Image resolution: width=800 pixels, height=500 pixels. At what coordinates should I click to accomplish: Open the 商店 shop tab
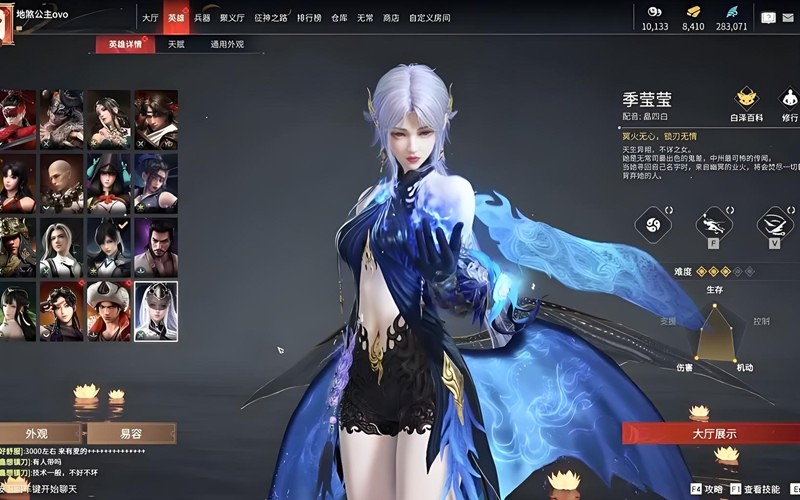click(x=391, y=18)
